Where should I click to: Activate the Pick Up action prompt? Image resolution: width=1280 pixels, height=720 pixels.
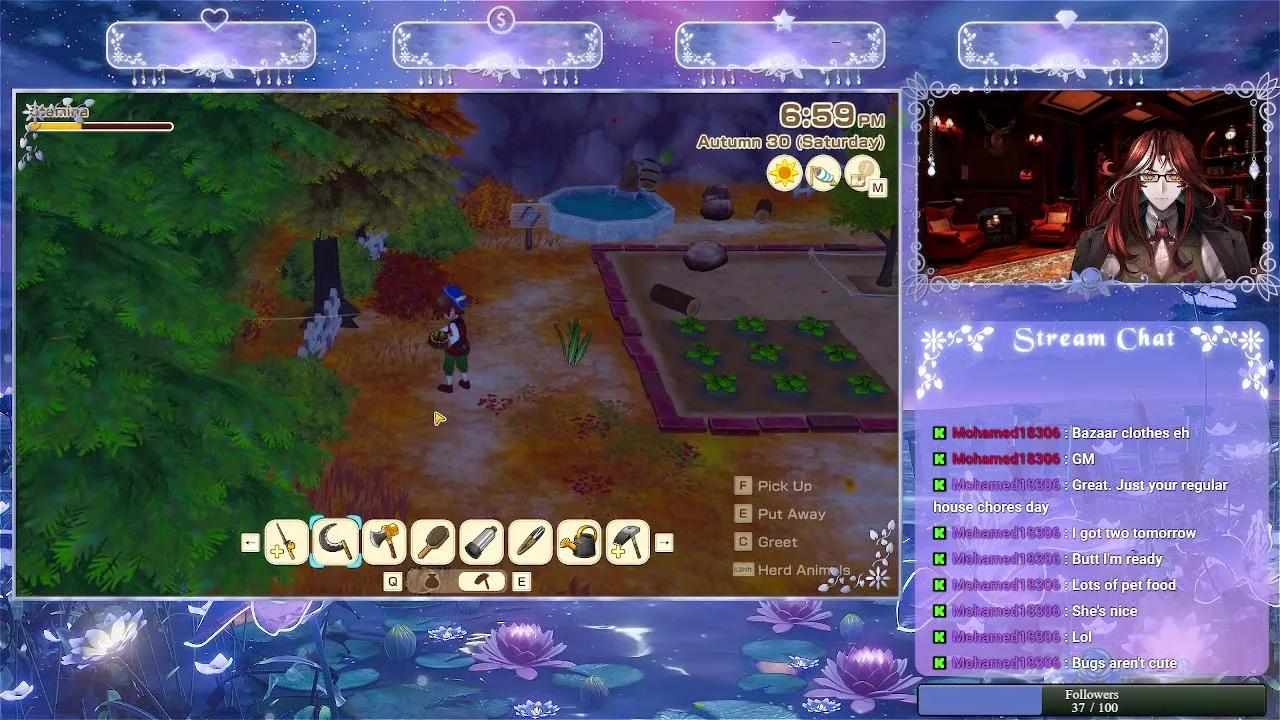click(775, 486)
